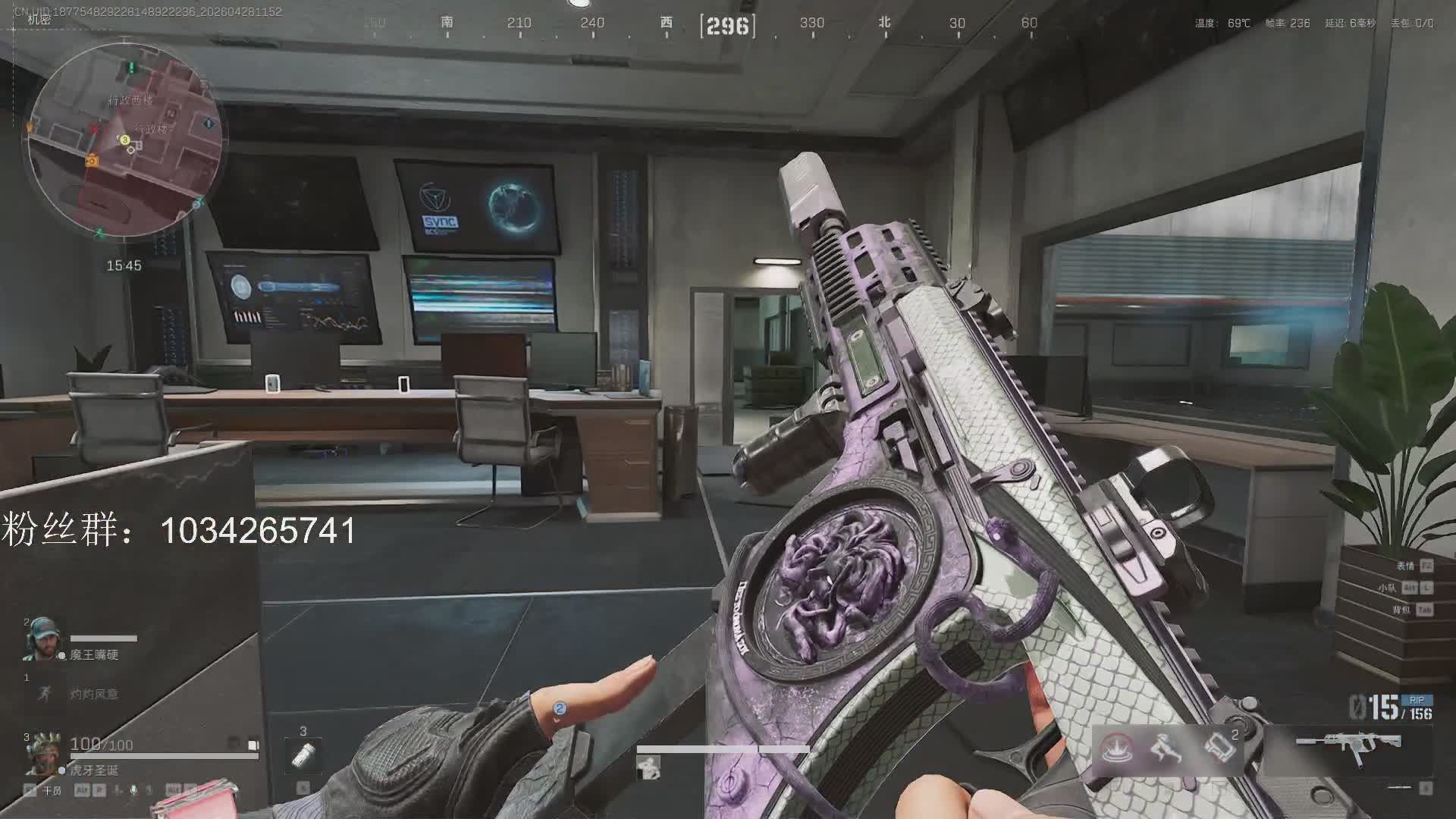Select squad member 灼灼风意's running icon
1456x819 pixels.
pos(43,692)
